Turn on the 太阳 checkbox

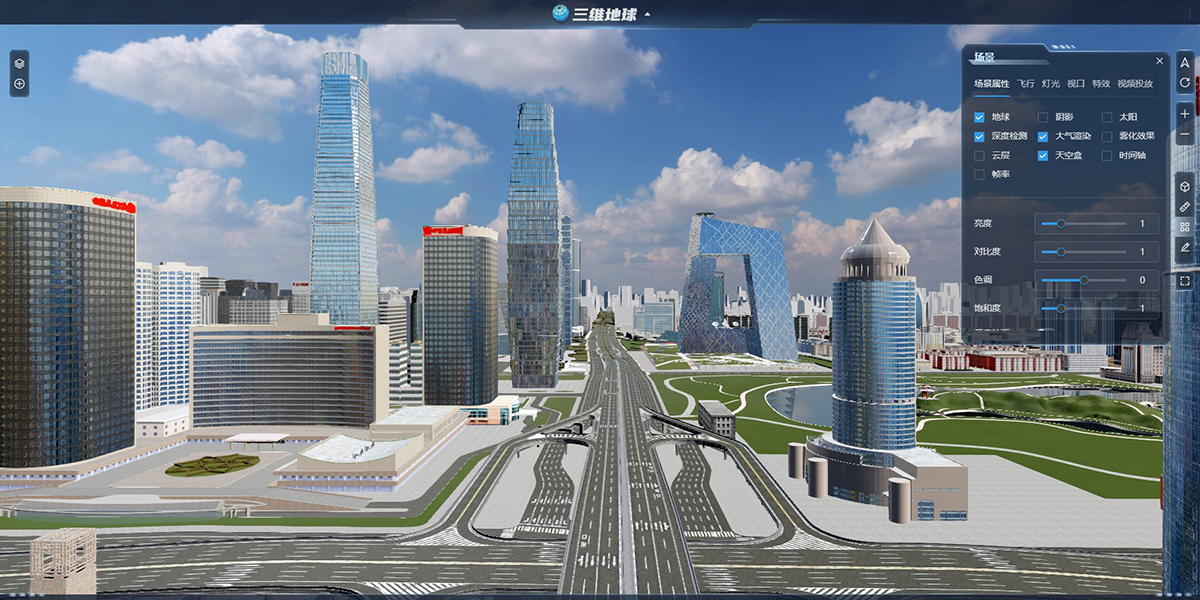(1107, 118)
